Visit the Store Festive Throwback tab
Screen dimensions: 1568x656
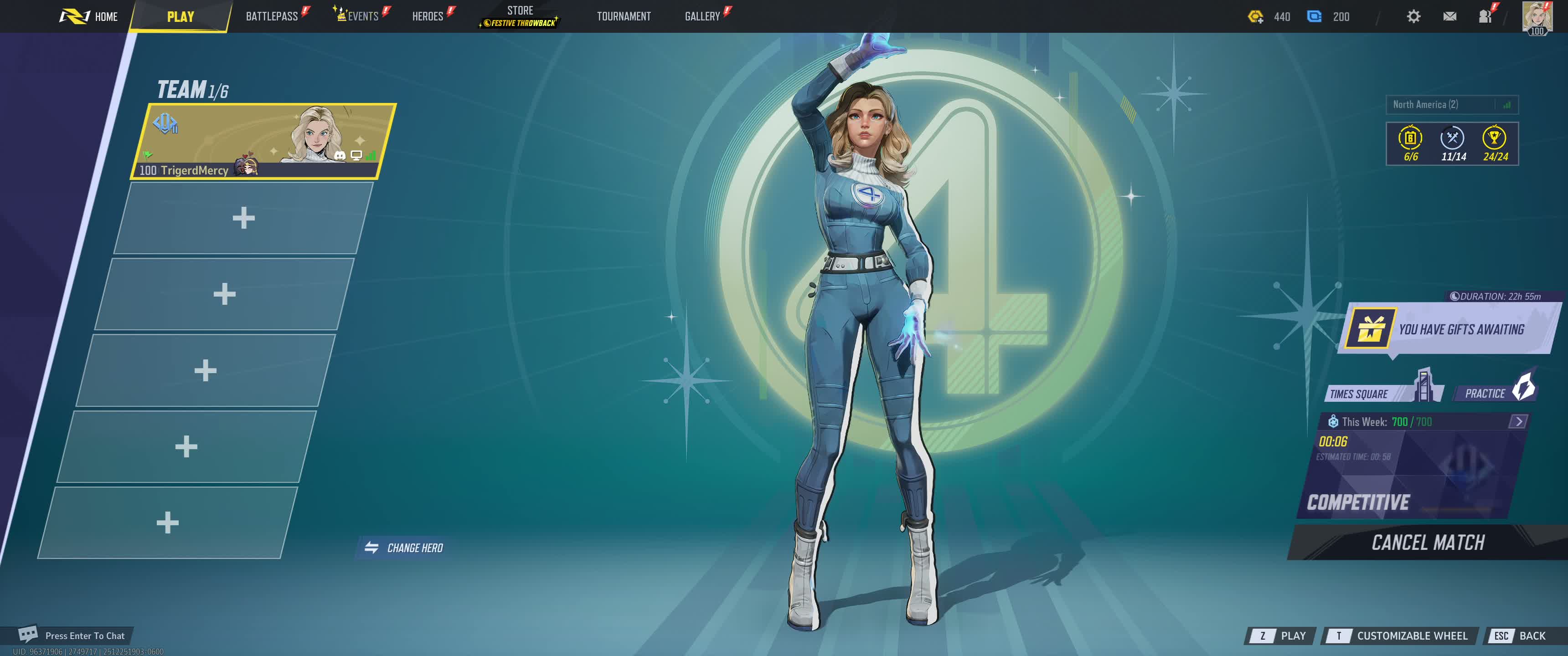coord(520,16)
